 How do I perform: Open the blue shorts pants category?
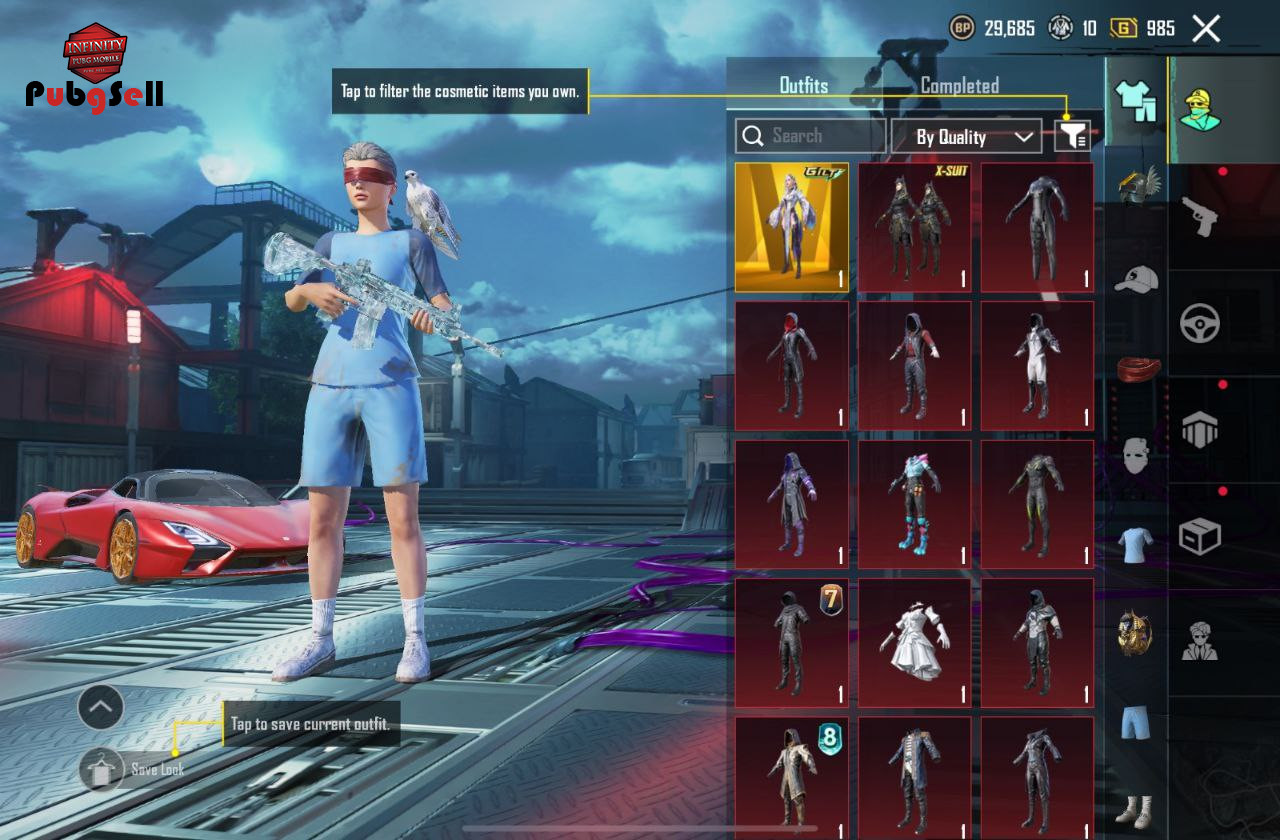tap(1136, 722)
